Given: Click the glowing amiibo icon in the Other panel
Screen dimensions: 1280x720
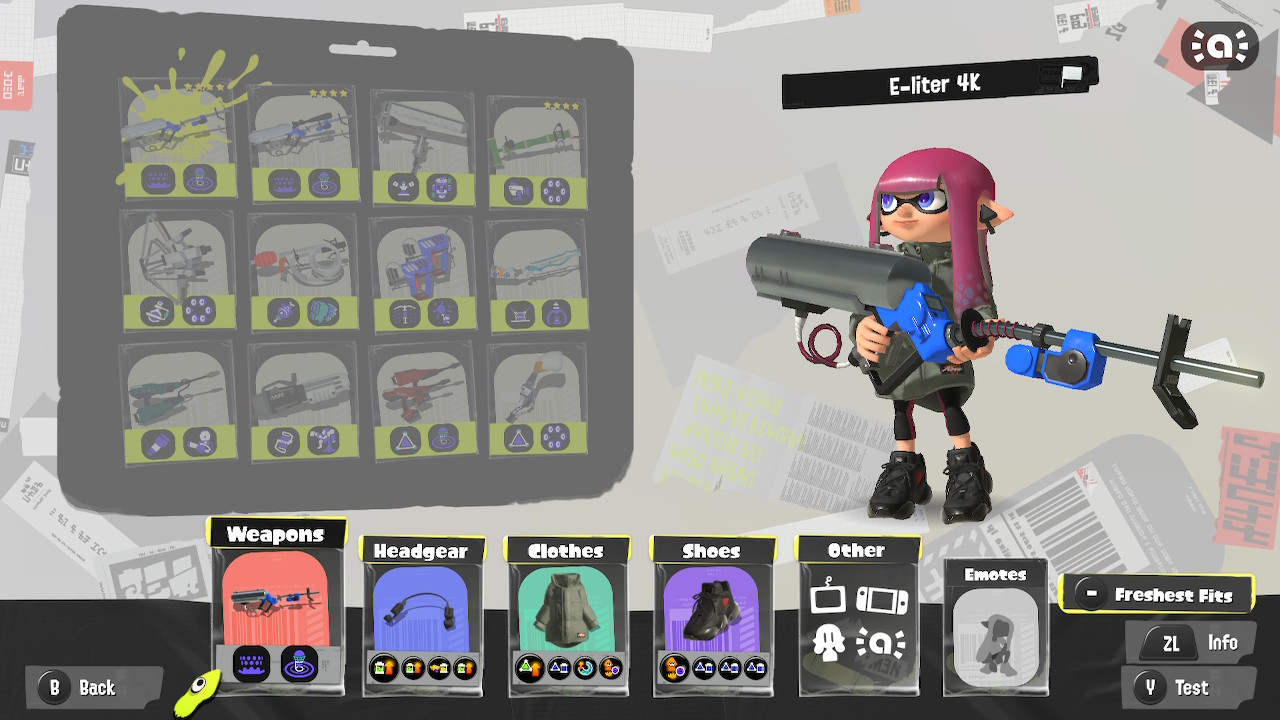Looking at the screenshot, I should (x=881, y=644).
